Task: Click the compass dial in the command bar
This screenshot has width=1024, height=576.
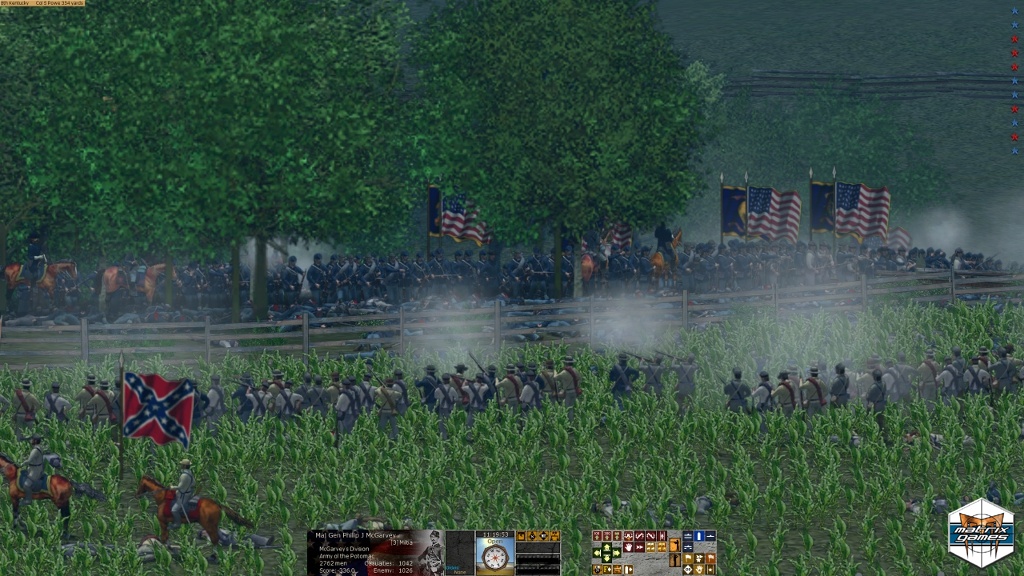Action: [x=495, y=558]
